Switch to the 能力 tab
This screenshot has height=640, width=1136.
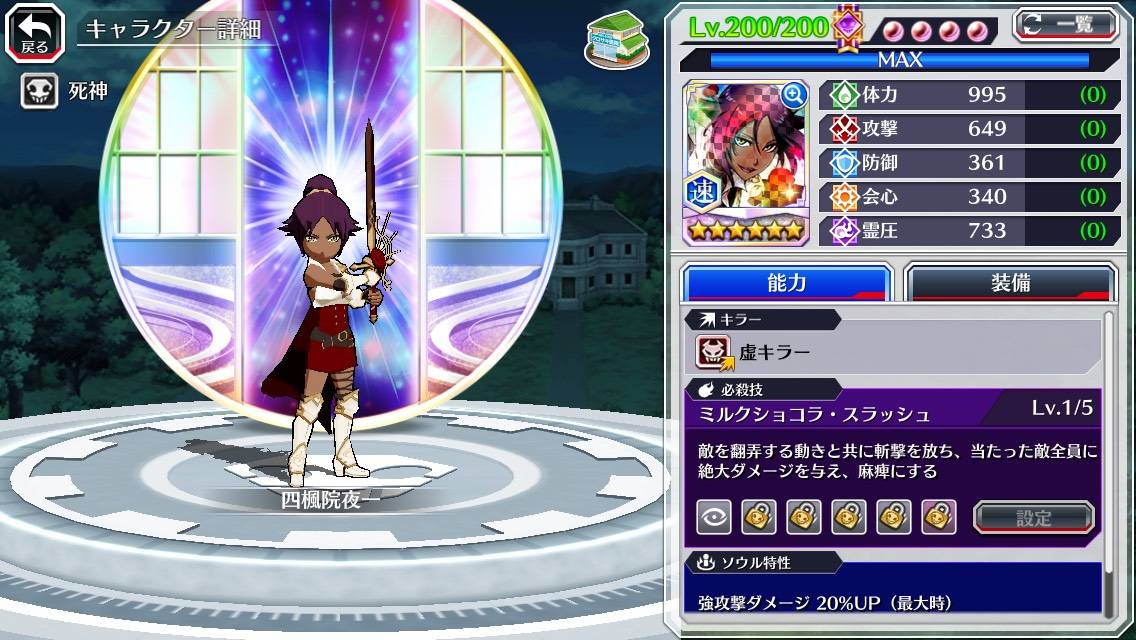point(786,283)
